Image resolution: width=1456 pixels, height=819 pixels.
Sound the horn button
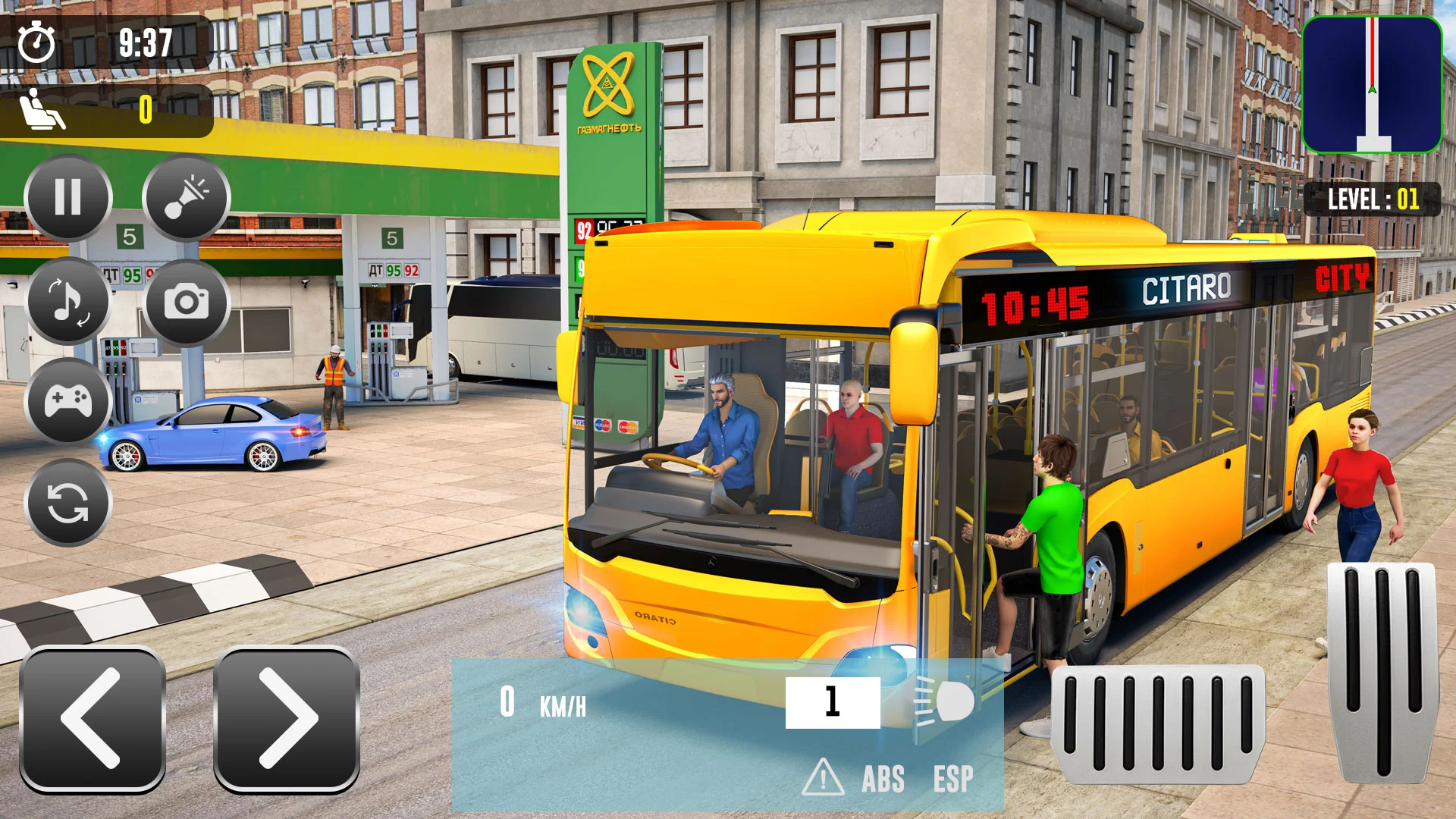click(x=187, y=198)
